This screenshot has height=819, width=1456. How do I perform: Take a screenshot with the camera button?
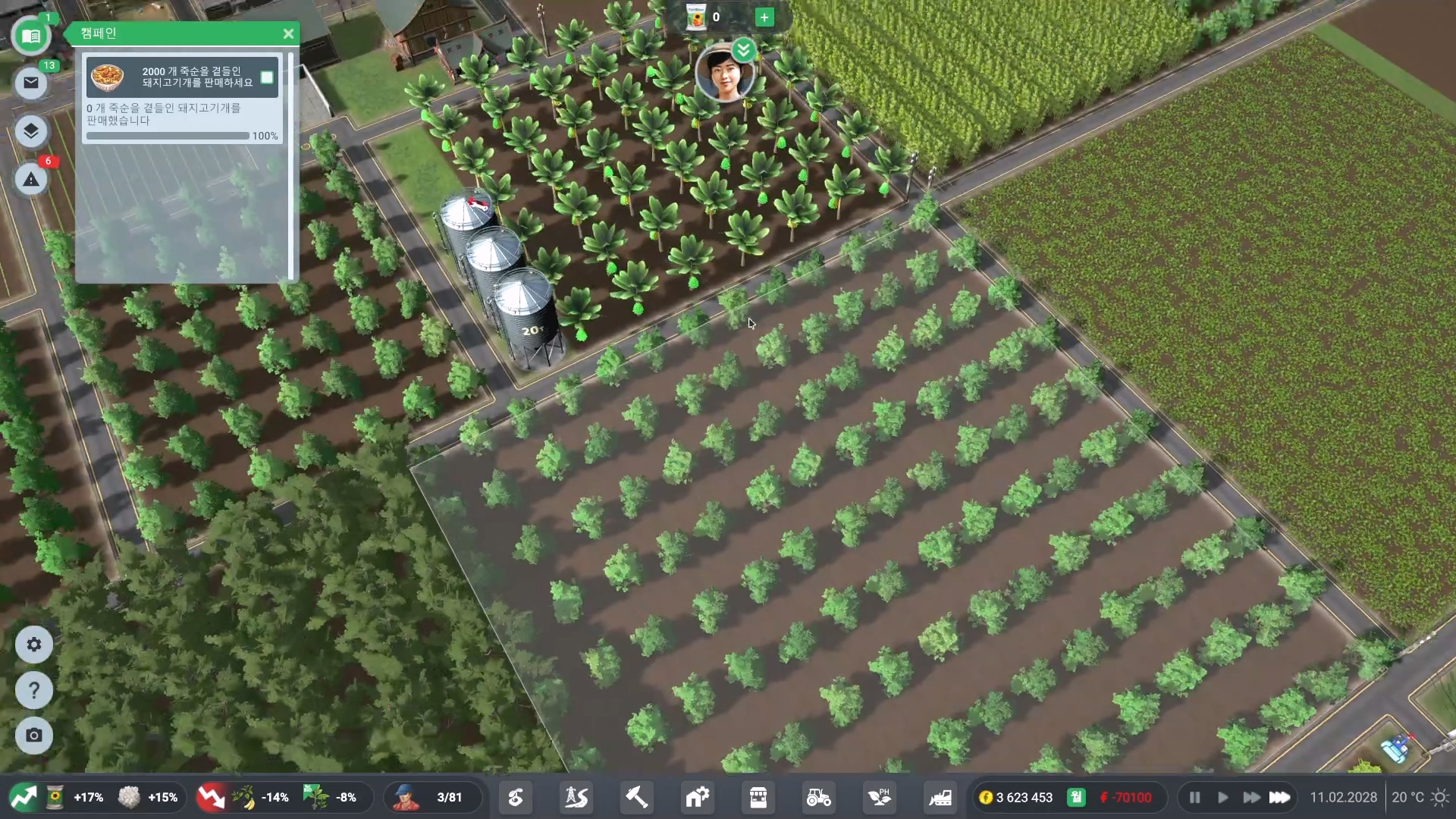(34, 736)
